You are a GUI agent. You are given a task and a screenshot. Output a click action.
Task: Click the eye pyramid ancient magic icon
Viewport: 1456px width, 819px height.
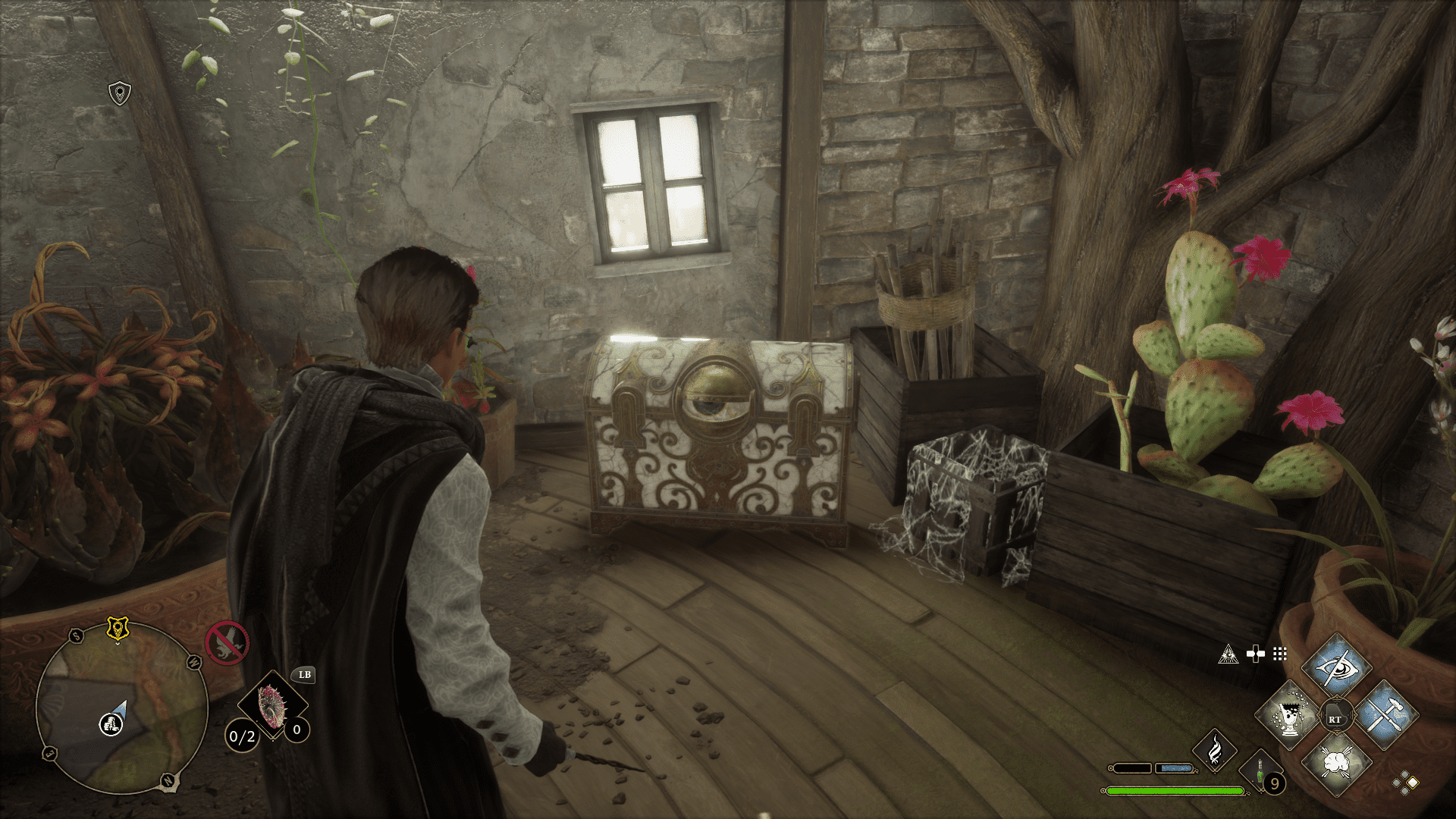tap(1229, 654)
